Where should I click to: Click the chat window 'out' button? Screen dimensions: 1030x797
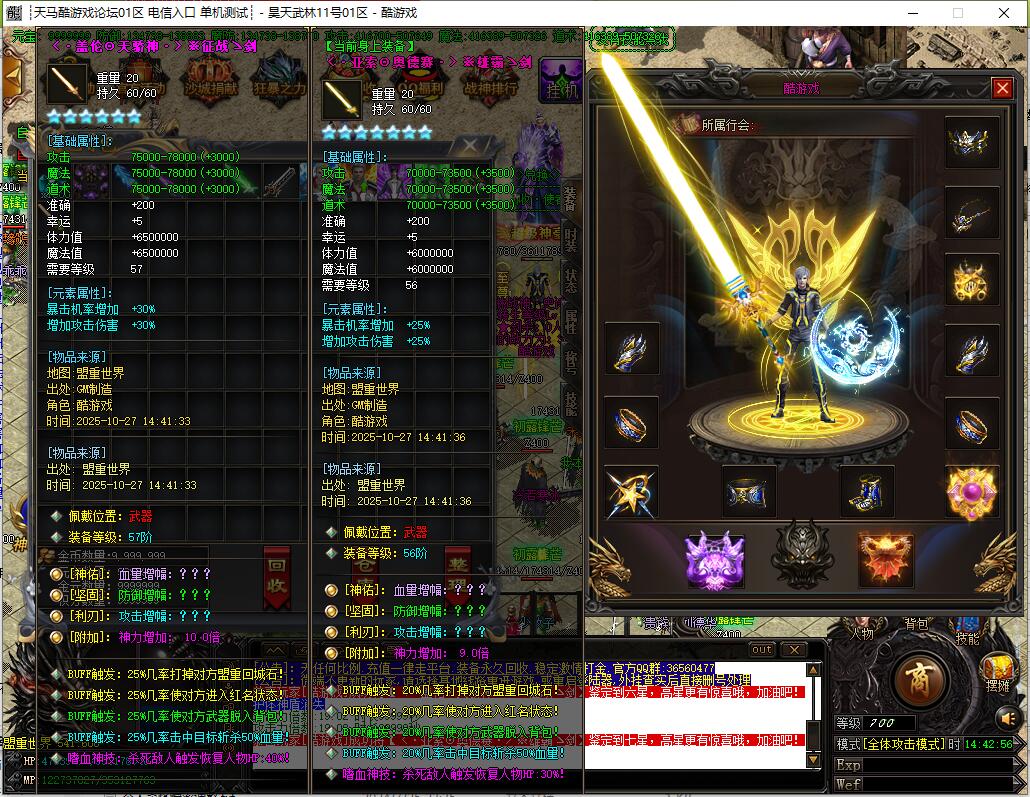[762, 649]
